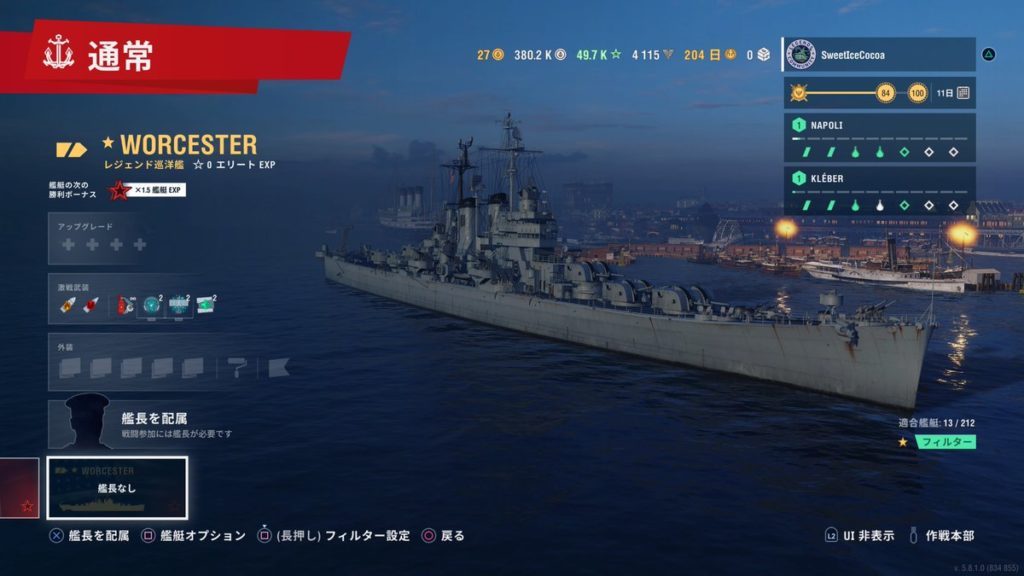Screen dimensions: 1024x576
Task: Open the KLÉBER project progress row
Action: click(x=878, y=191)
